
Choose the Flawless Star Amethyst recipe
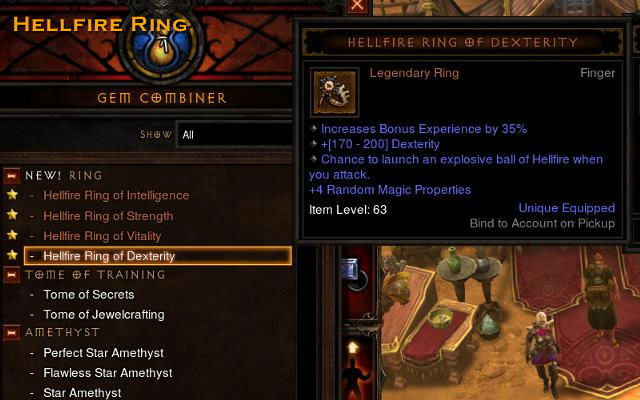tap(107, 373)
